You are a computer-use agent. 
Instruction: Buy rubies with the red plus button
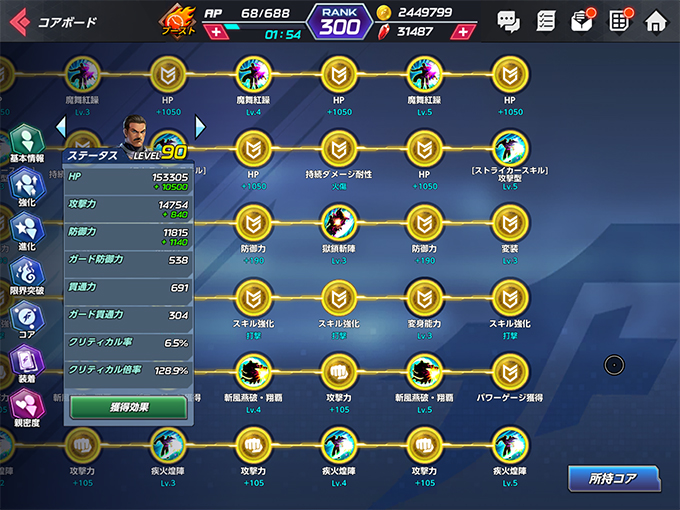[x=461, y=32]
